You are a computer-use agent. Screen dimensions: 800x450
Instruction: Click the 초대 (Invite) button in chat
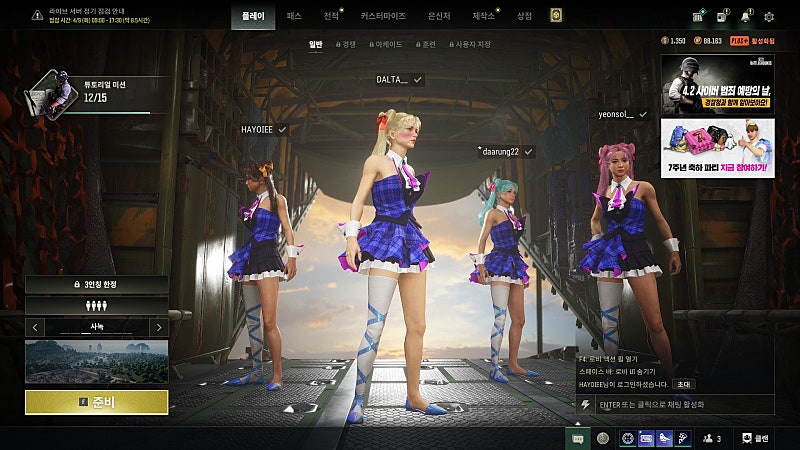(685, 384)
